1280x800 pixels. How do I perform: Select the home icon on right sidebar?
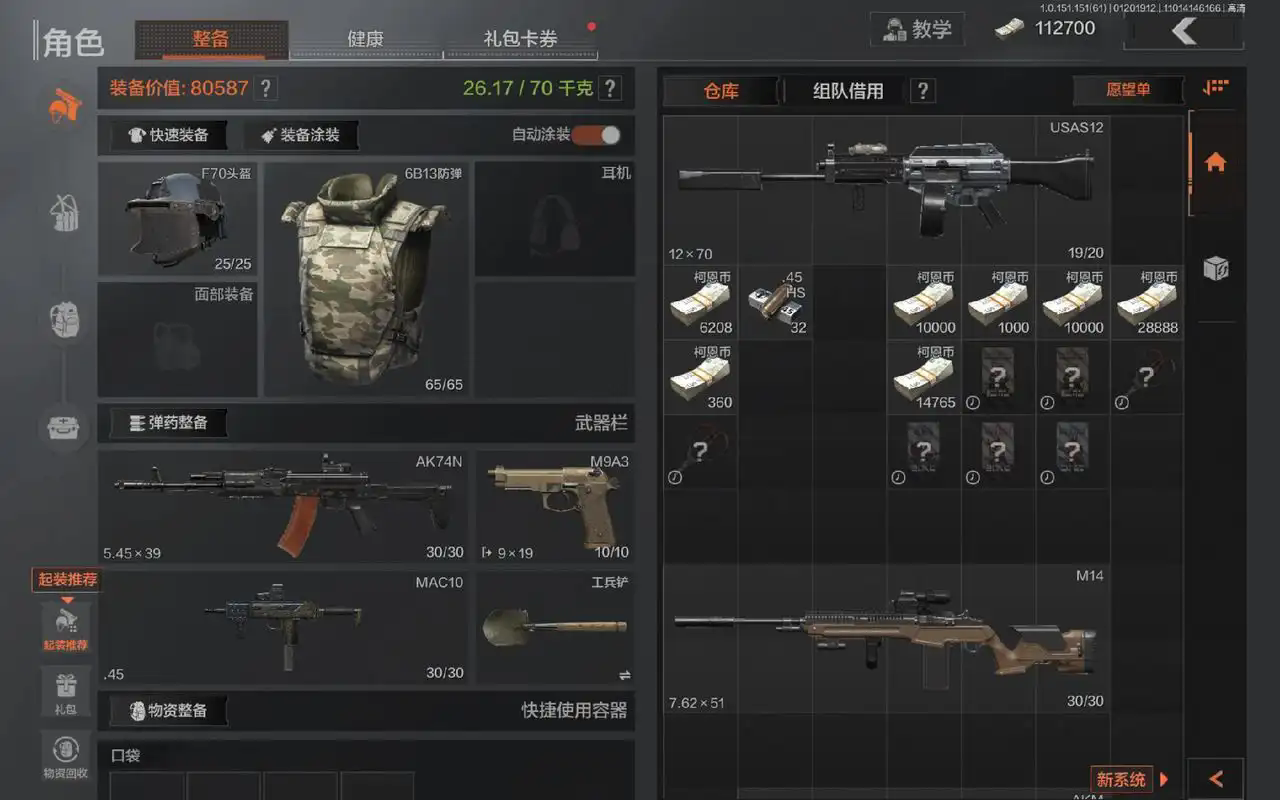(x=1216, y=162)
